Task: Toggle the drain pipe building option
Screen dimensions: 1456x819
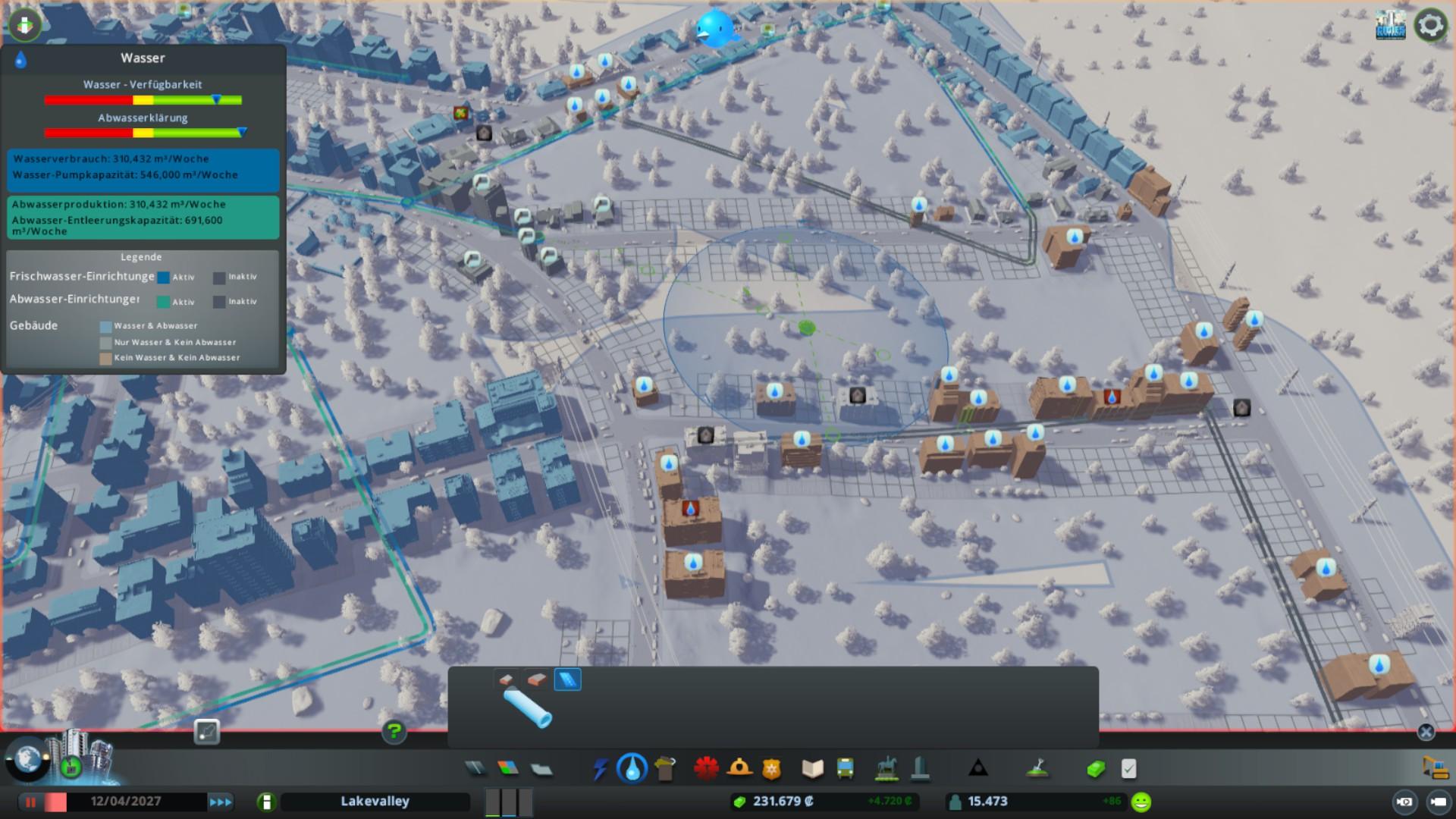Action: click(536, 679)
